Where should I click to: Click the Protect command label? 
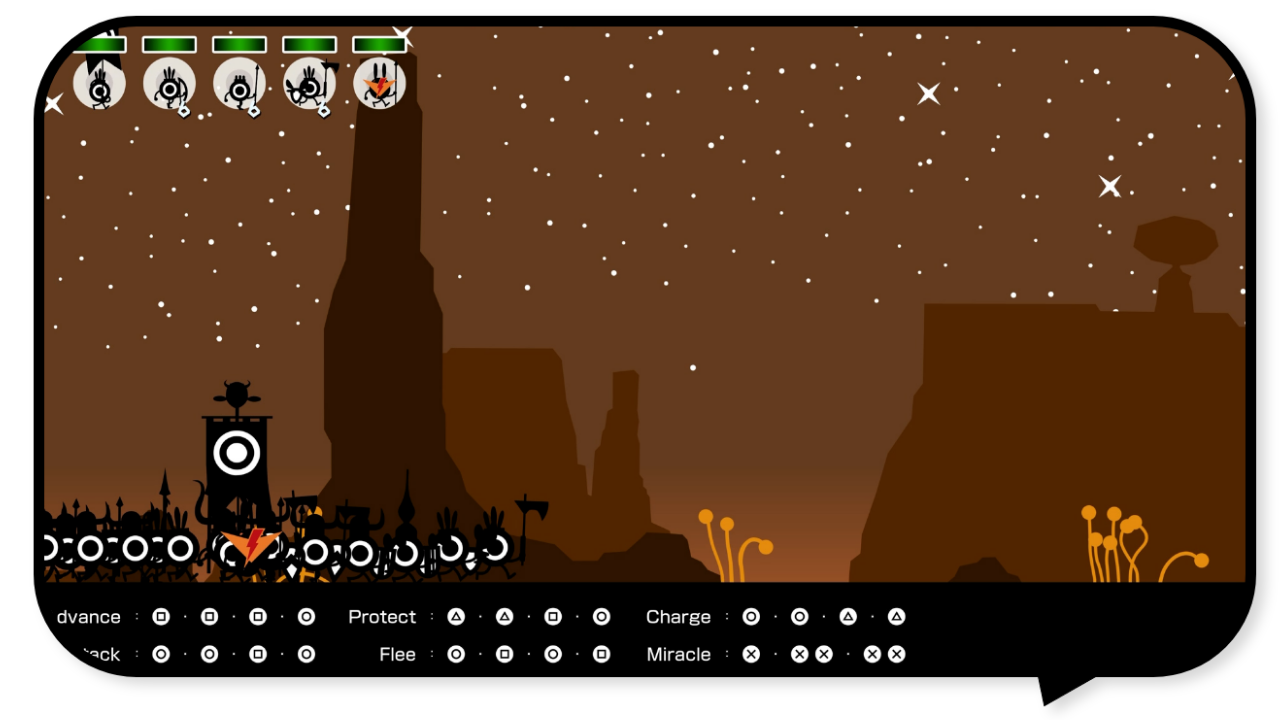click(x=382, y=616)
